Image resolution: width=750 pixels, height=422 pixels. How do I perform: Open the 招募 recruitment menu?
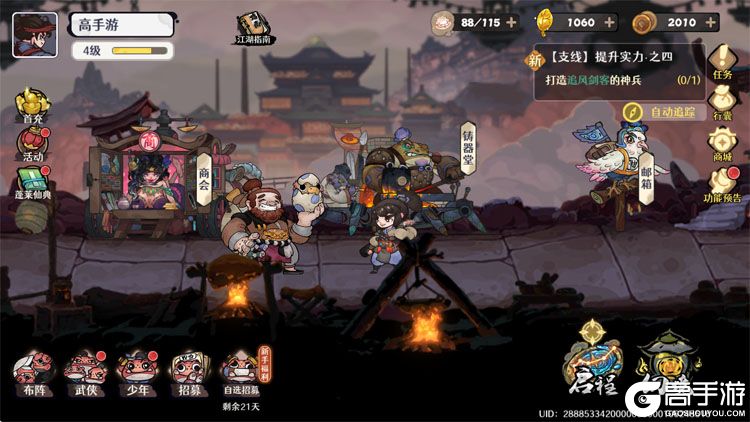pos(187,369)
